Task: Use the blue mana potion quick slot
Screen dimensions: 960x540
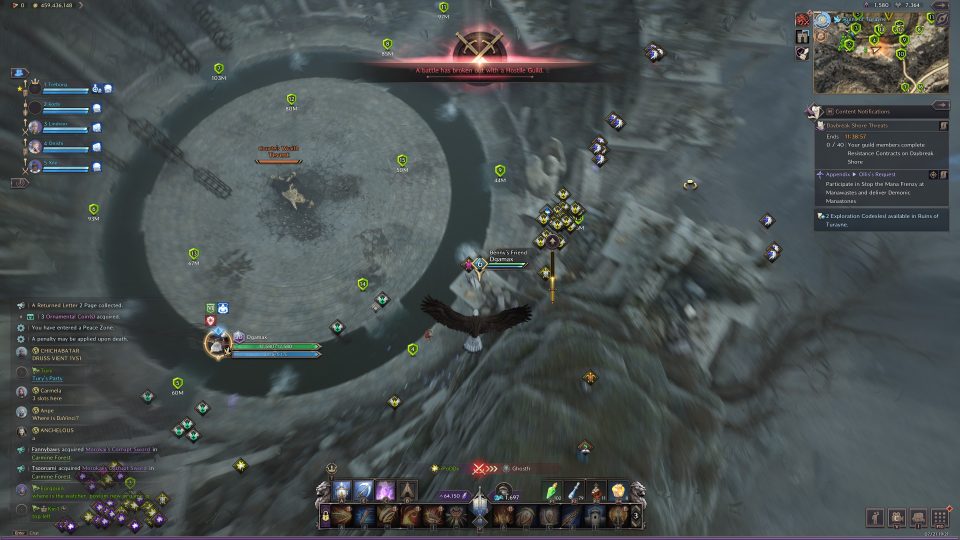Action: coord(575,490)
